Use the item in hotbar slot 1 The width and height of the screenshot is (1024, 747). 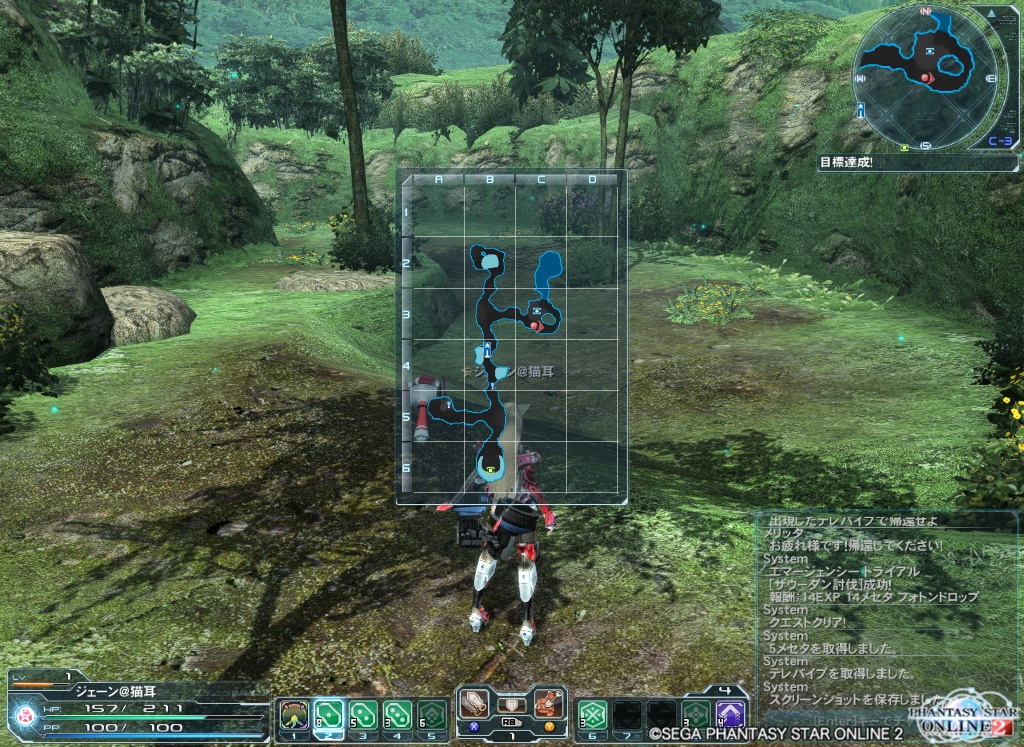[294, 715]
